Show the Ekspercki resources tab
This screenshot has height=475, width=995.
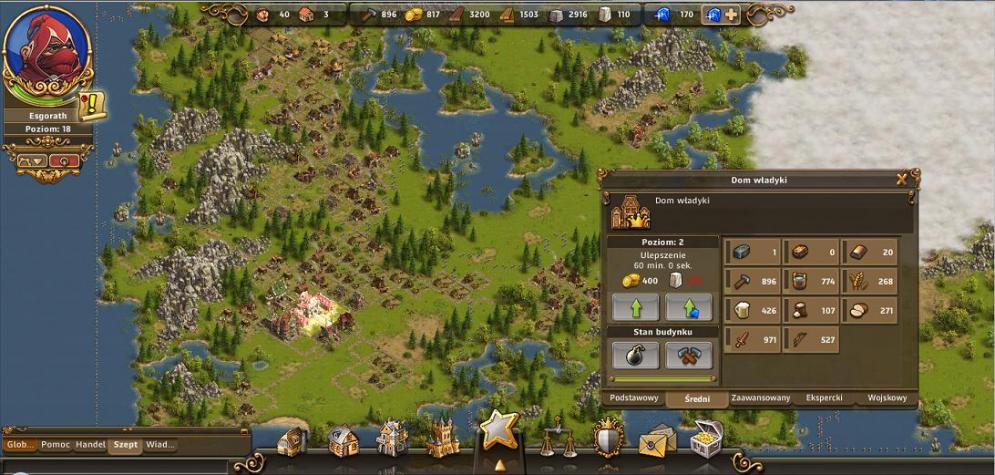[x=824, y=398]
